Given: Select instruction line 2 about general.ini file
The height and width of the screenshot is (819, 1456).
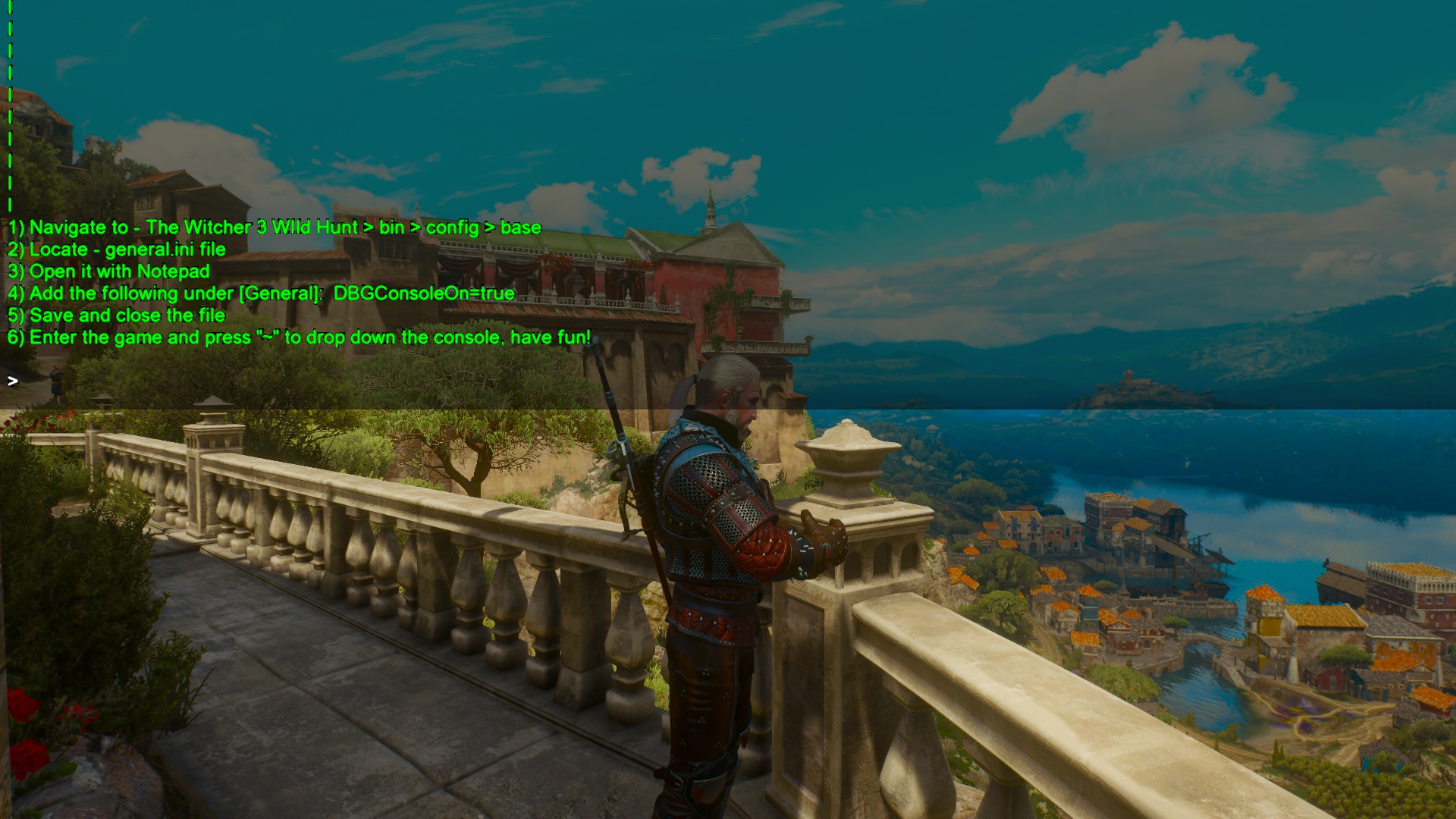Looking at the screenshot, I should point(118,249).
